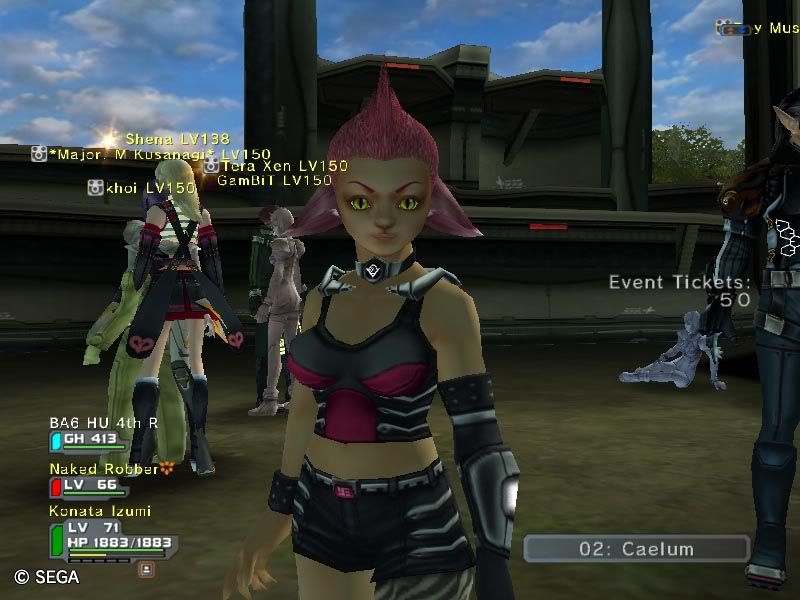
Task: Click the small status icon below the HP bar
Action: pyautogui.click(x=146, y=568)
